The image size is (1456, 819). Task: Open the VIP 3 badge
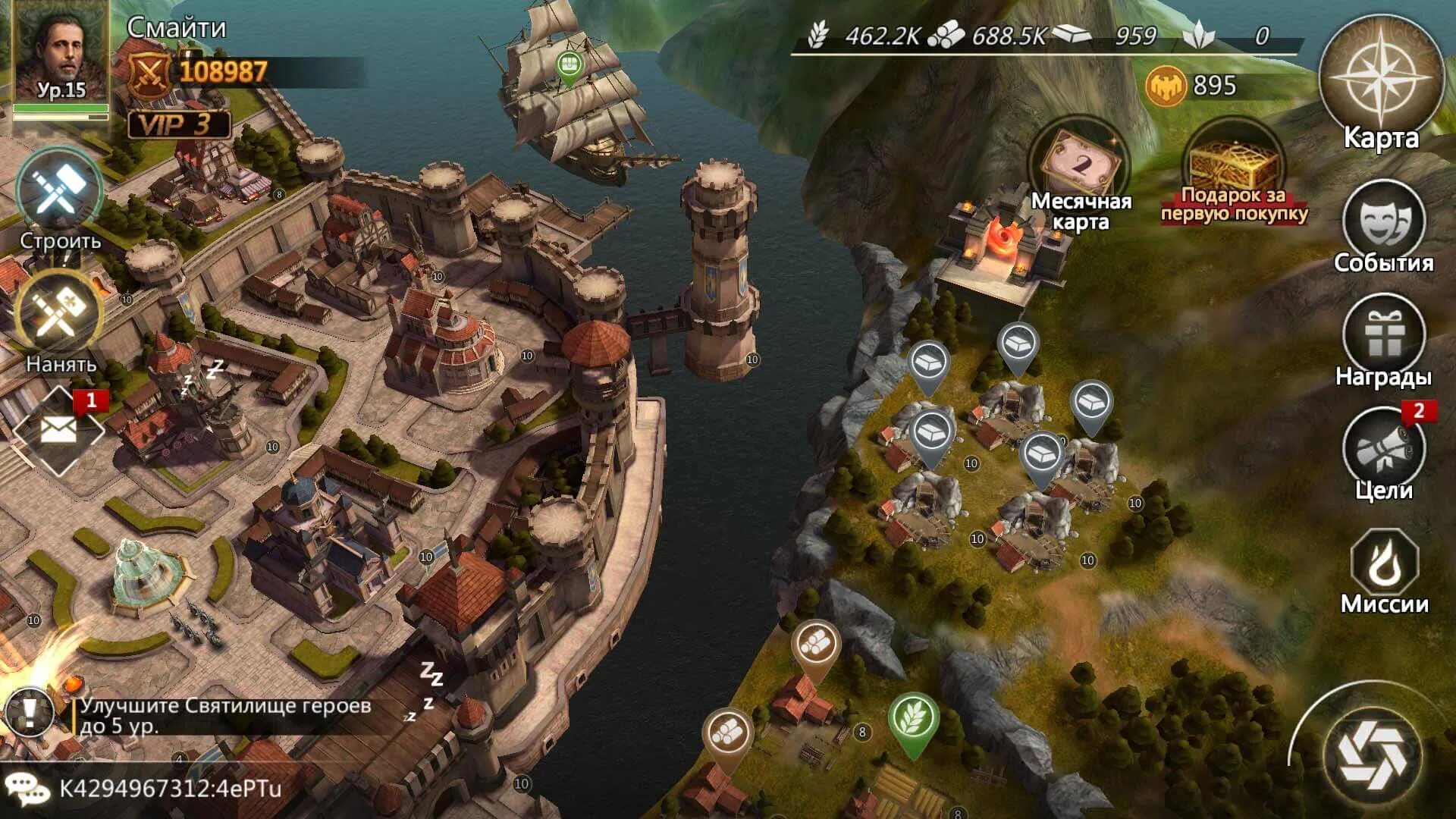point(178,124)
